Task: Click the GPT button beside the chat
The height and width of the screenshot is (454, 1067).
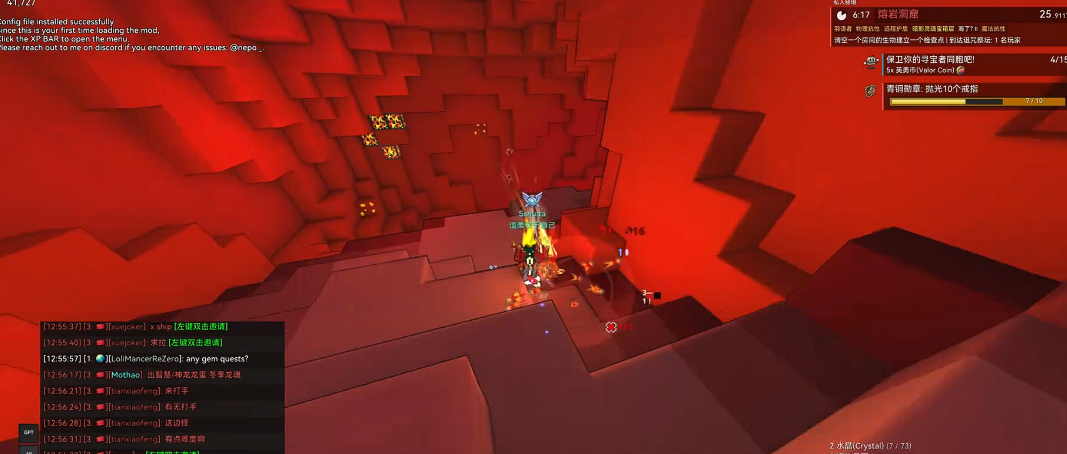Action: (28, 432)
